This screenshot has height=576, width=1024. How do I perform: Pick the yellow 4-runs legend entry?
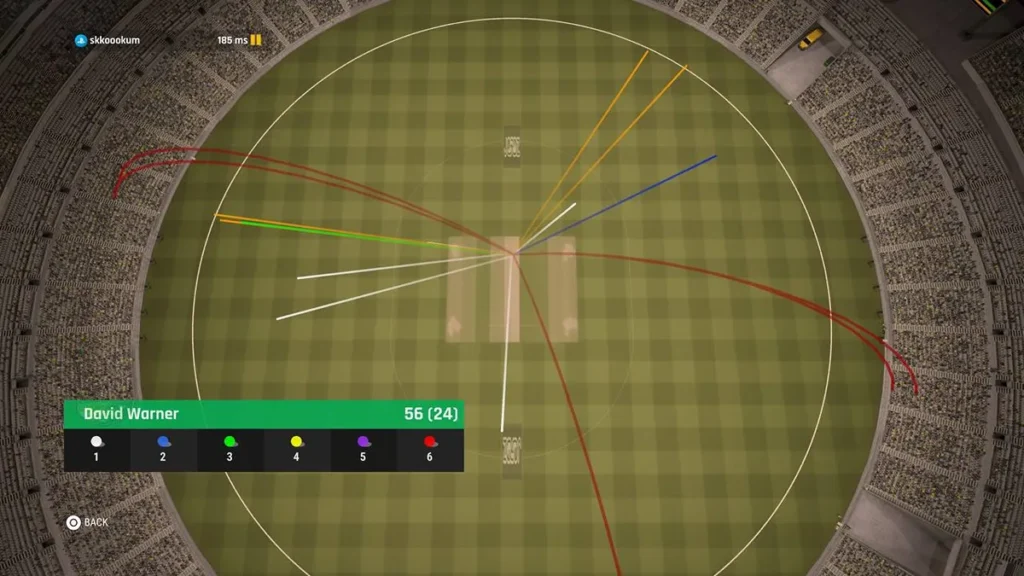pos(296,449)
